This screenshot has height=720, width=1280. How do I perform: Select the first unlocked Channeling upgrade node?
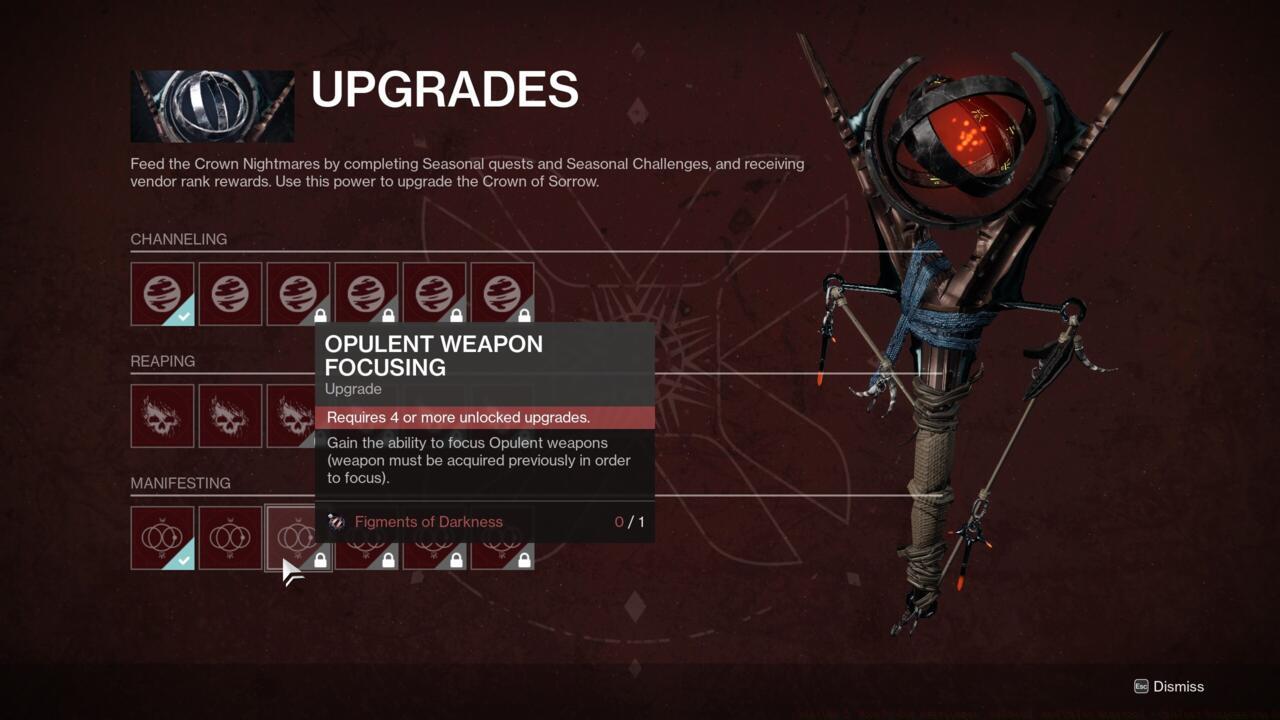pos(162,293)
